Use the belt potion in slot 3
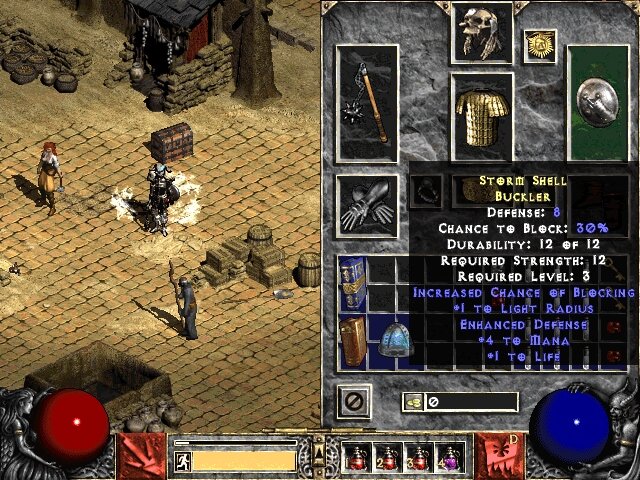 coord(419,459)
